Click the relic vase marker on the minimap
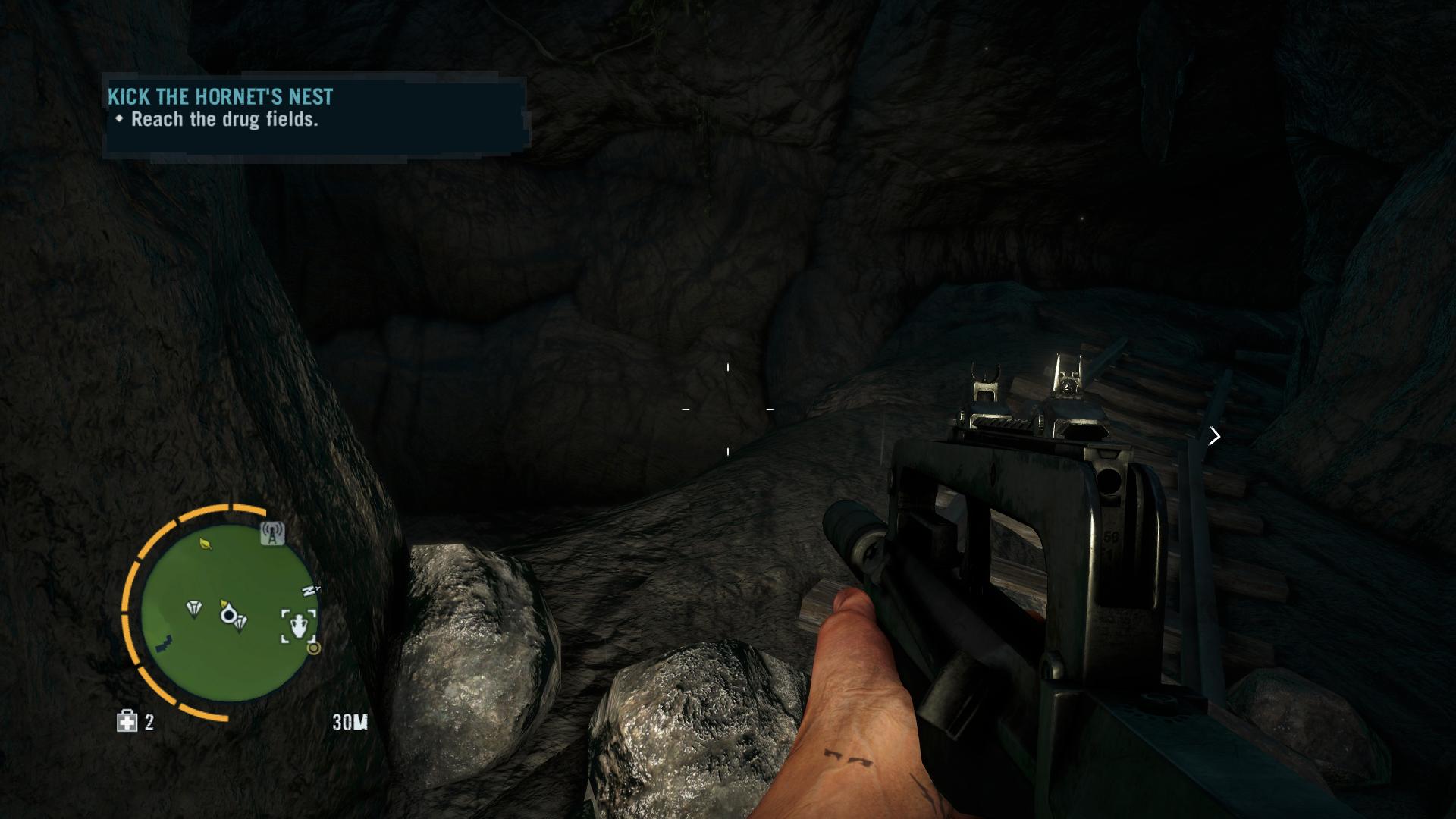Viewport: 1456px width, 819px height. (x=300, y=626)
